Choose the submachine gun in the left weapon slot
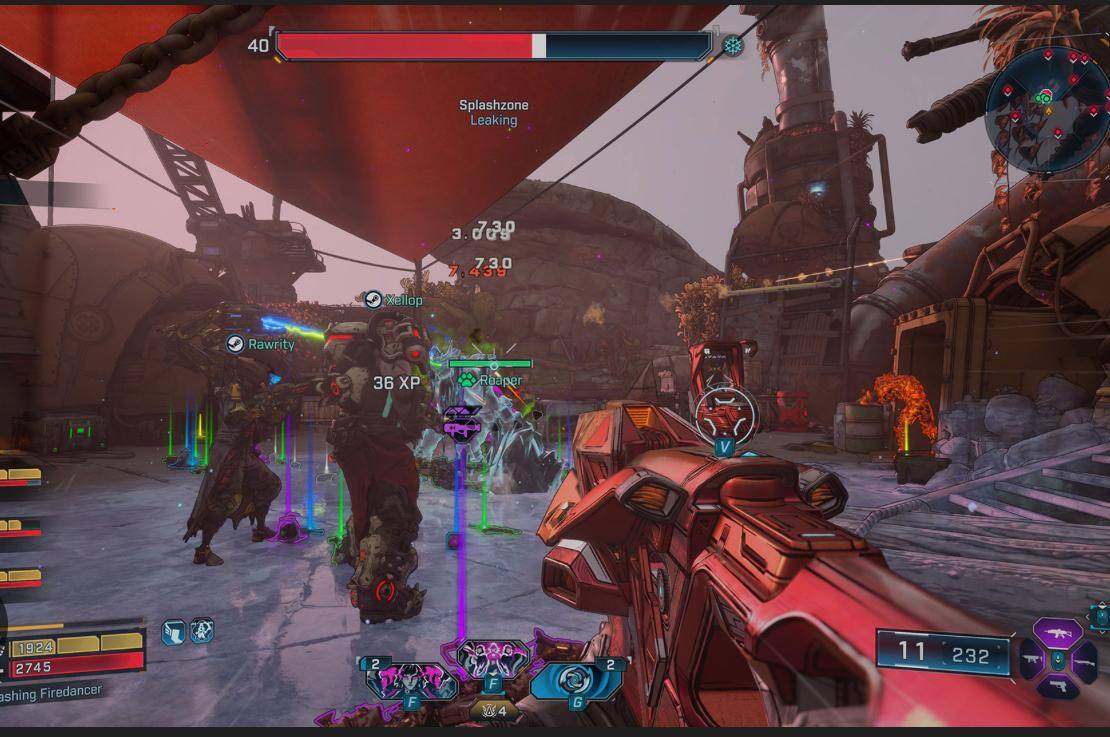The width and height of the screenshot is (1110, 737). click(1031, 659)
